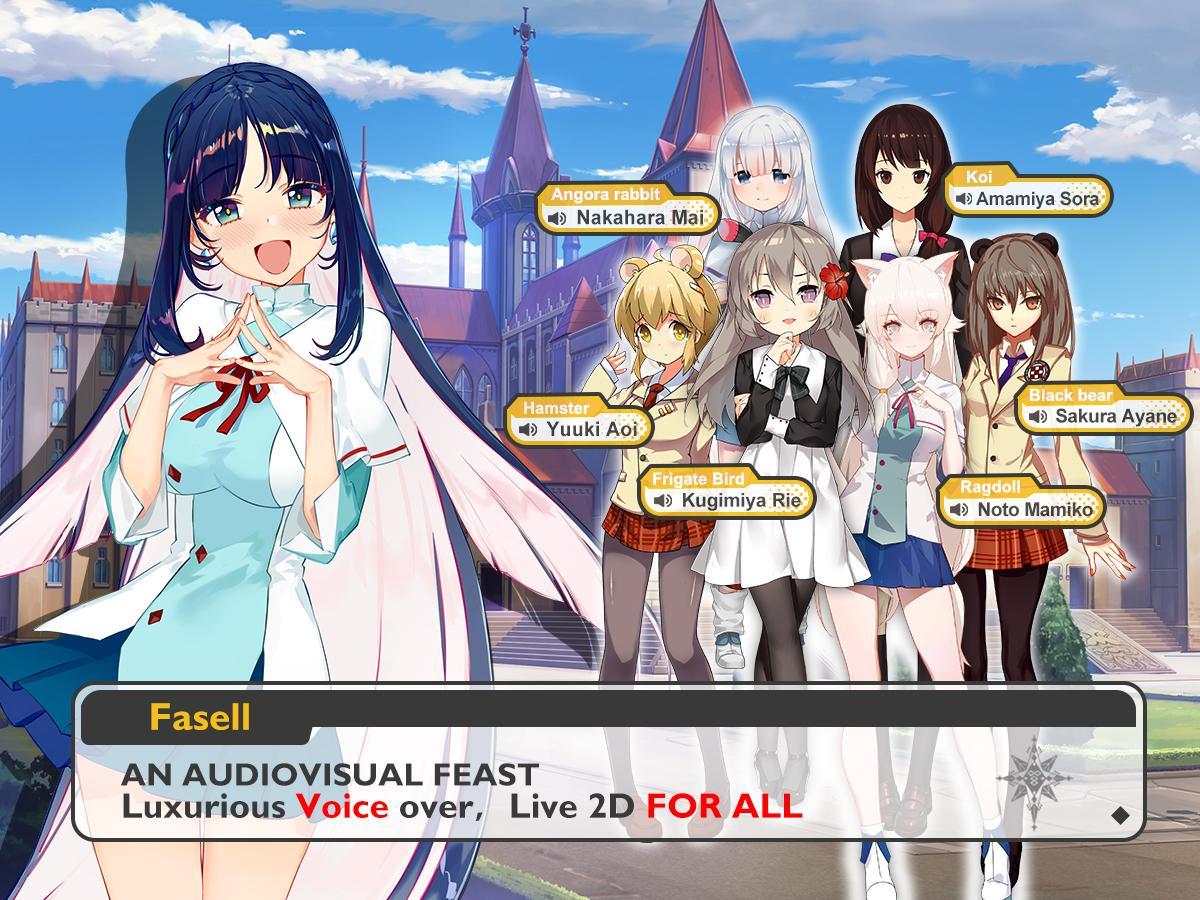The width and height of the screenshot is (1200, 900).
Task: Advance dialogue with the diamond continue marker
Action: tap(1120, 815)
